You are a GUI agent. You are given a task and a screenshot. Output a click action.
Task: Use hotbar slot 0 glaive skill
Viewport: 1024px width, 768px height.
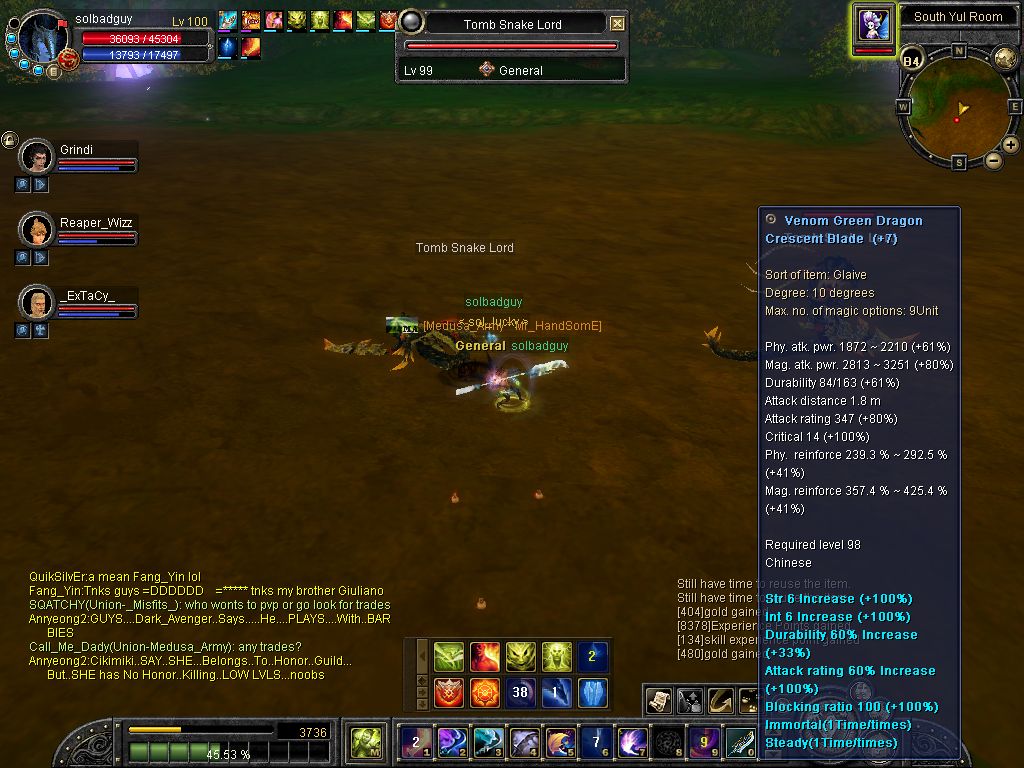(740, 742)
